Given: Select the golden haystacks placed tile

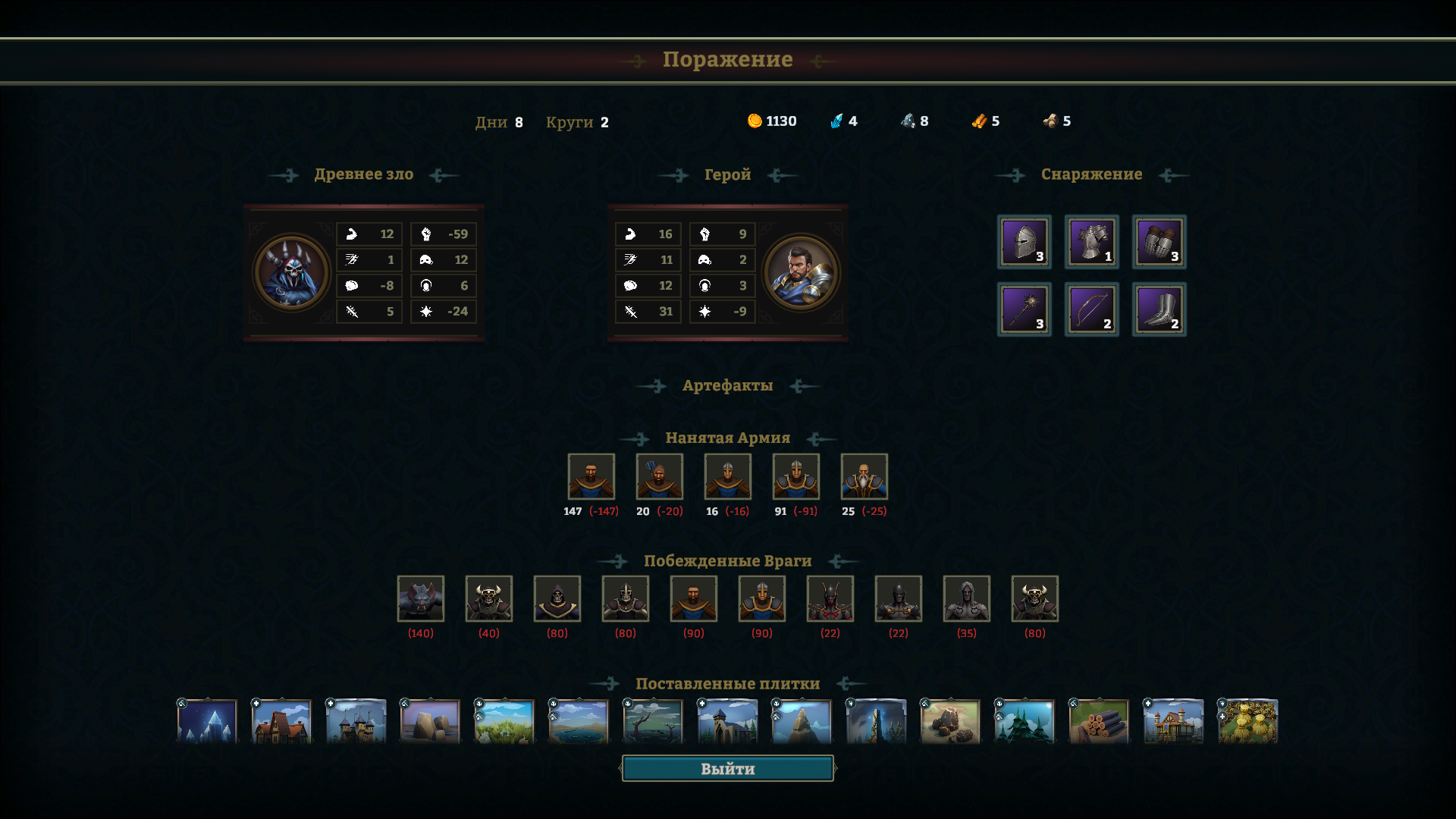Looking at the screenshot, I should pos(1247,721).
